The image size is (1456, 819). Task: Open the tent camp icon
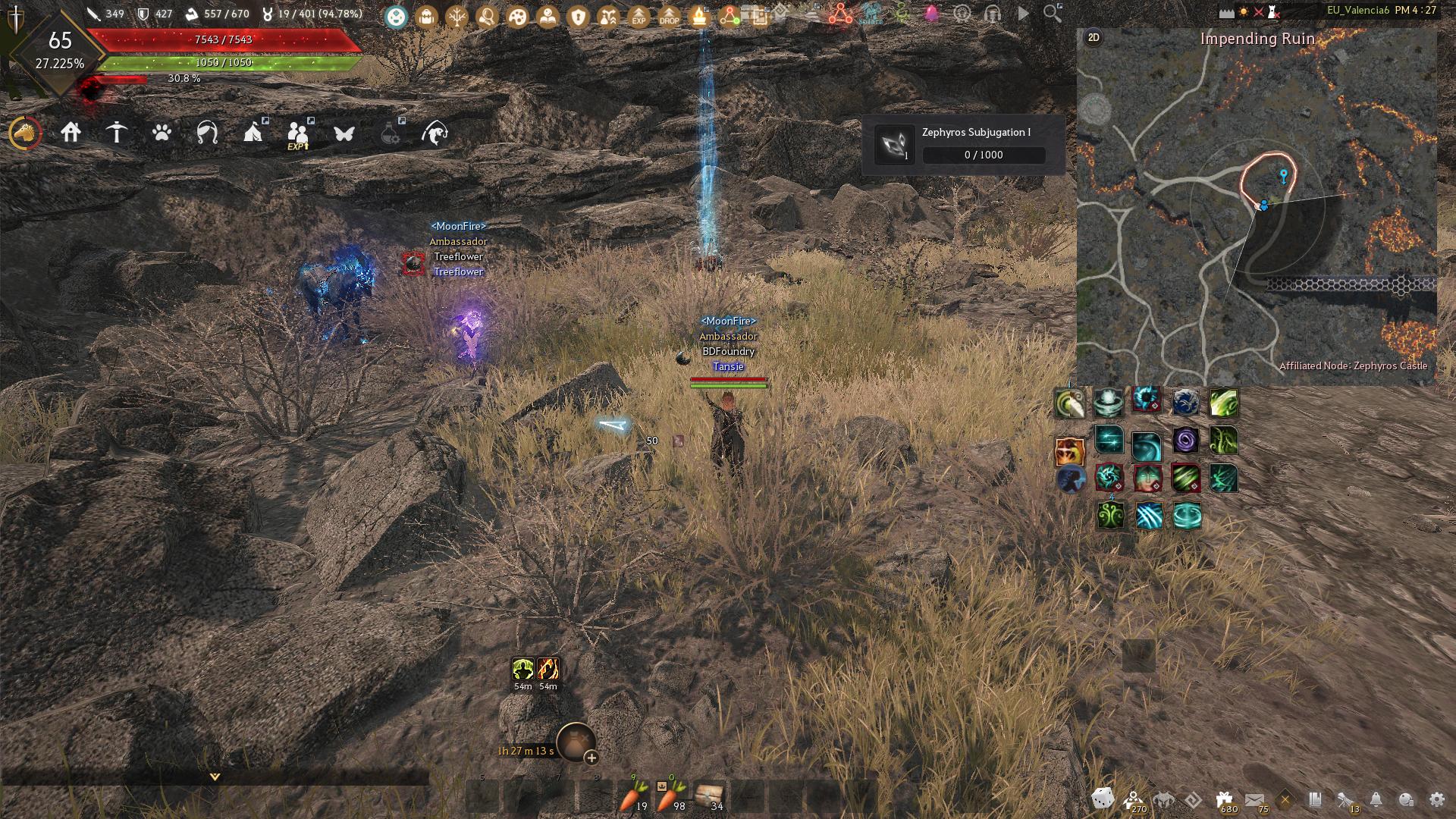tap(253, 133)
